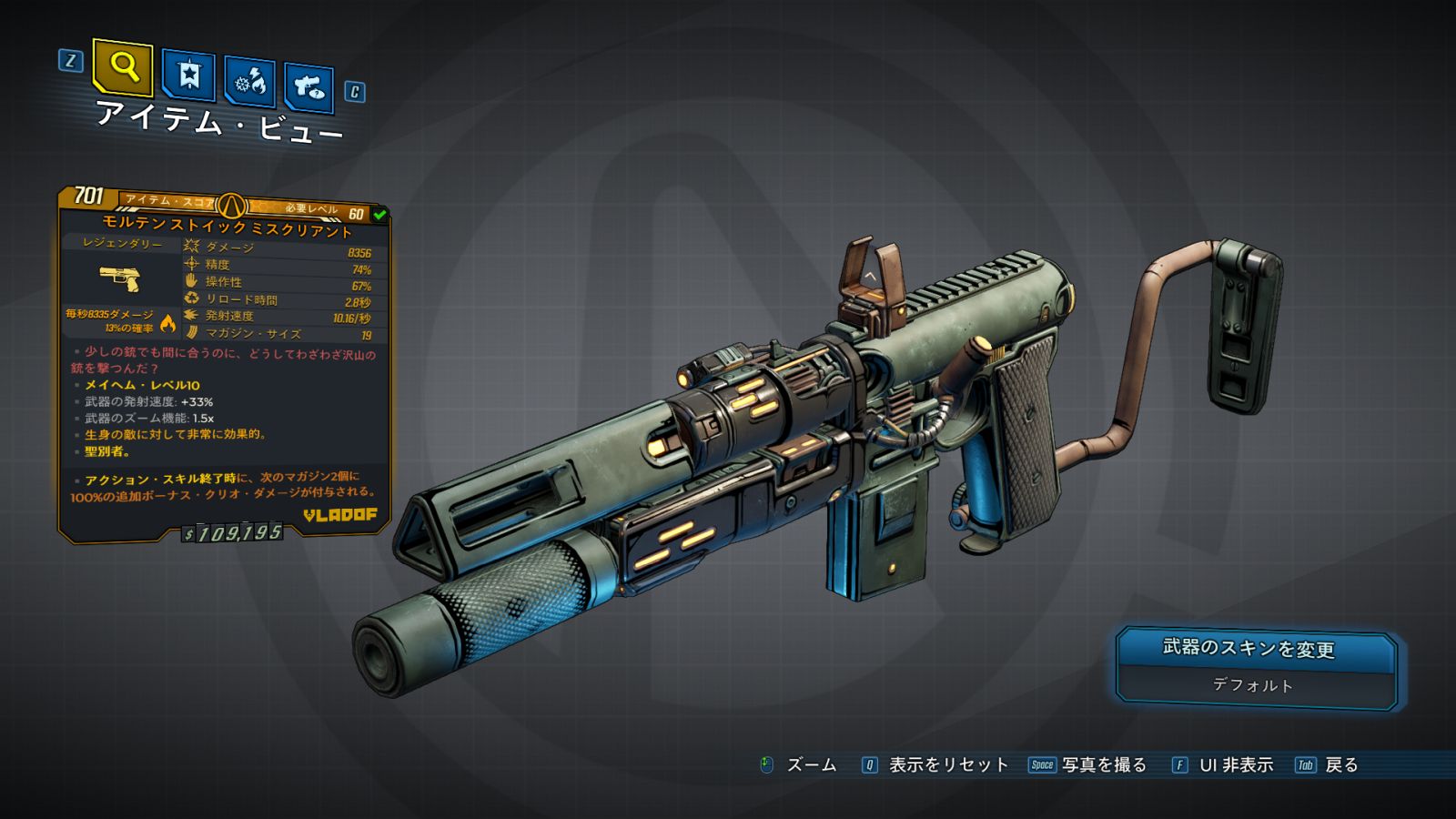Click the 武器のスキンを変更 button

(1249, 648)
